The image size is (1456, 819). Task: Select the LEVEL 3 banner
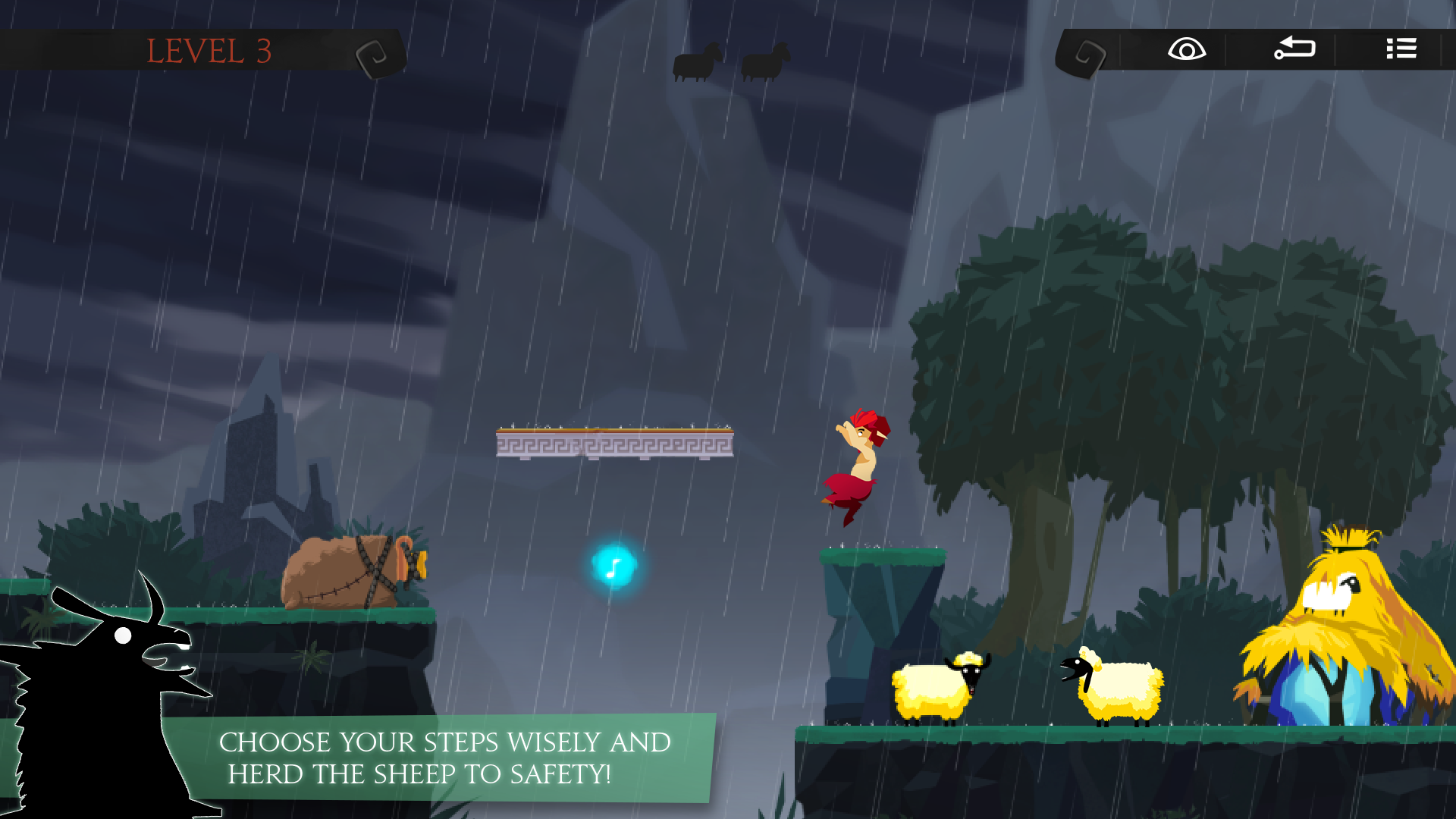coord(209,52)
